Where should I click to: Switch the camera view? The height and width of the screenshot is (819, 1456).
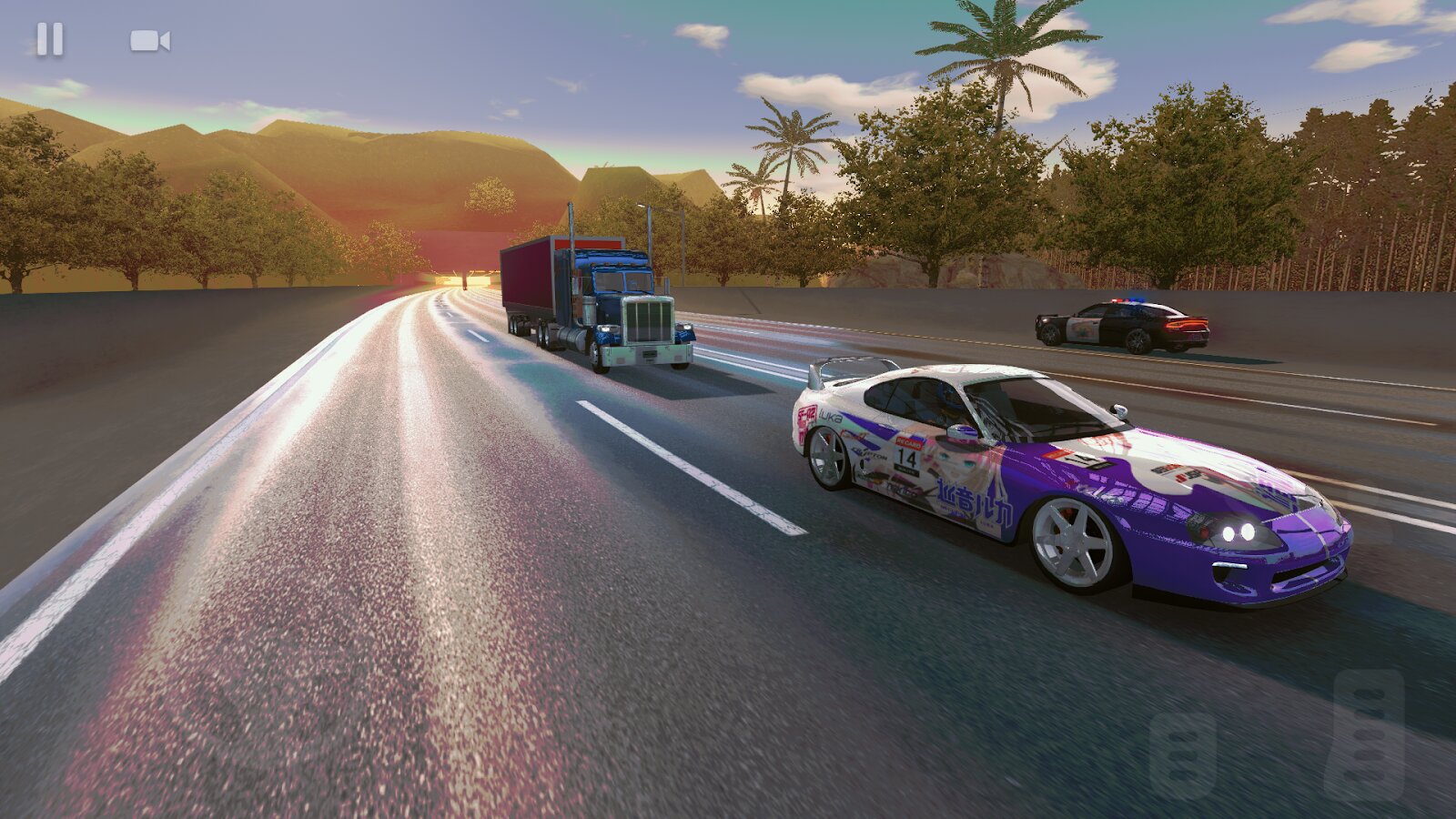click(150, 41)
